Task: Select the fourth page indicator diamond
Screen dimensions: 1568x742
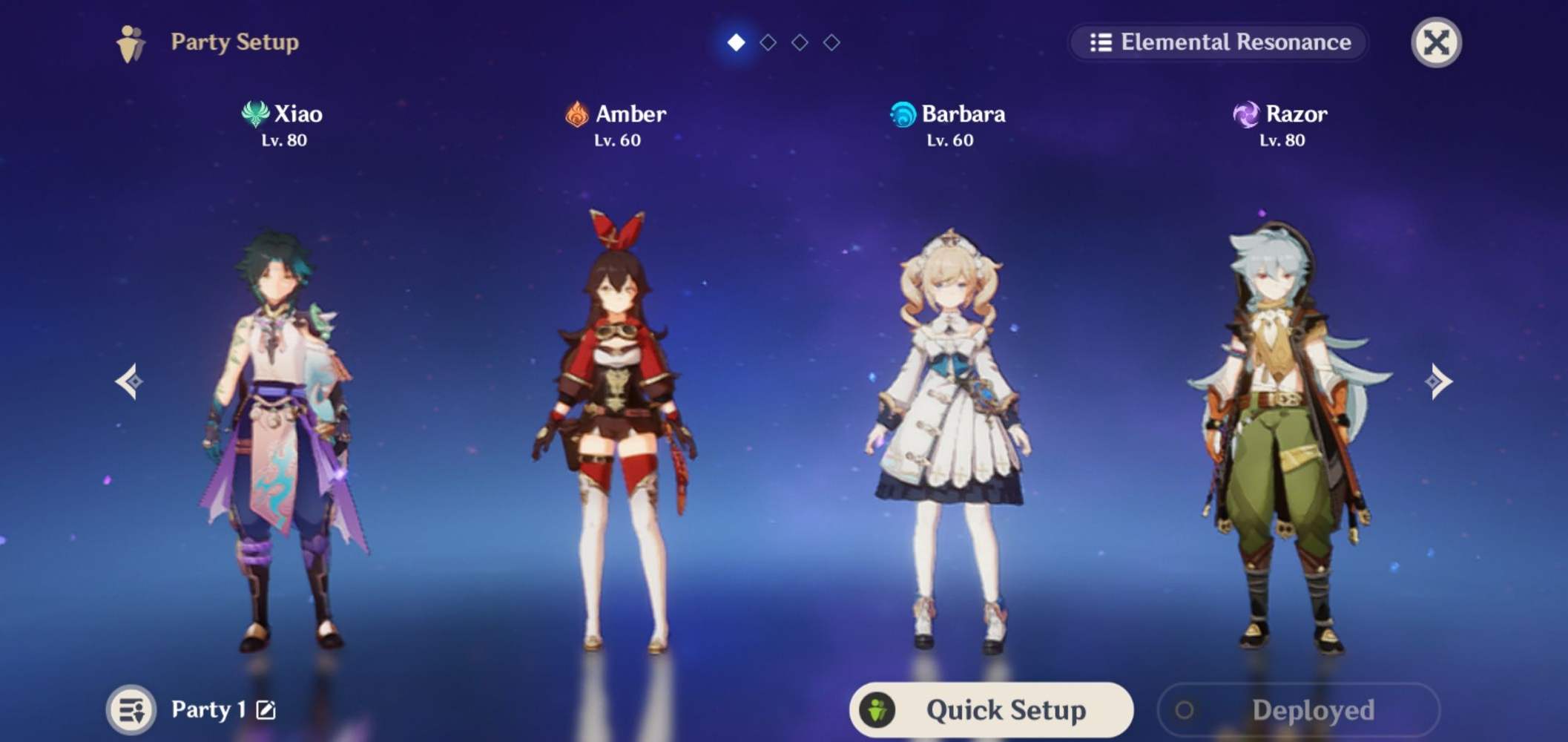Action: pos(831,42)
